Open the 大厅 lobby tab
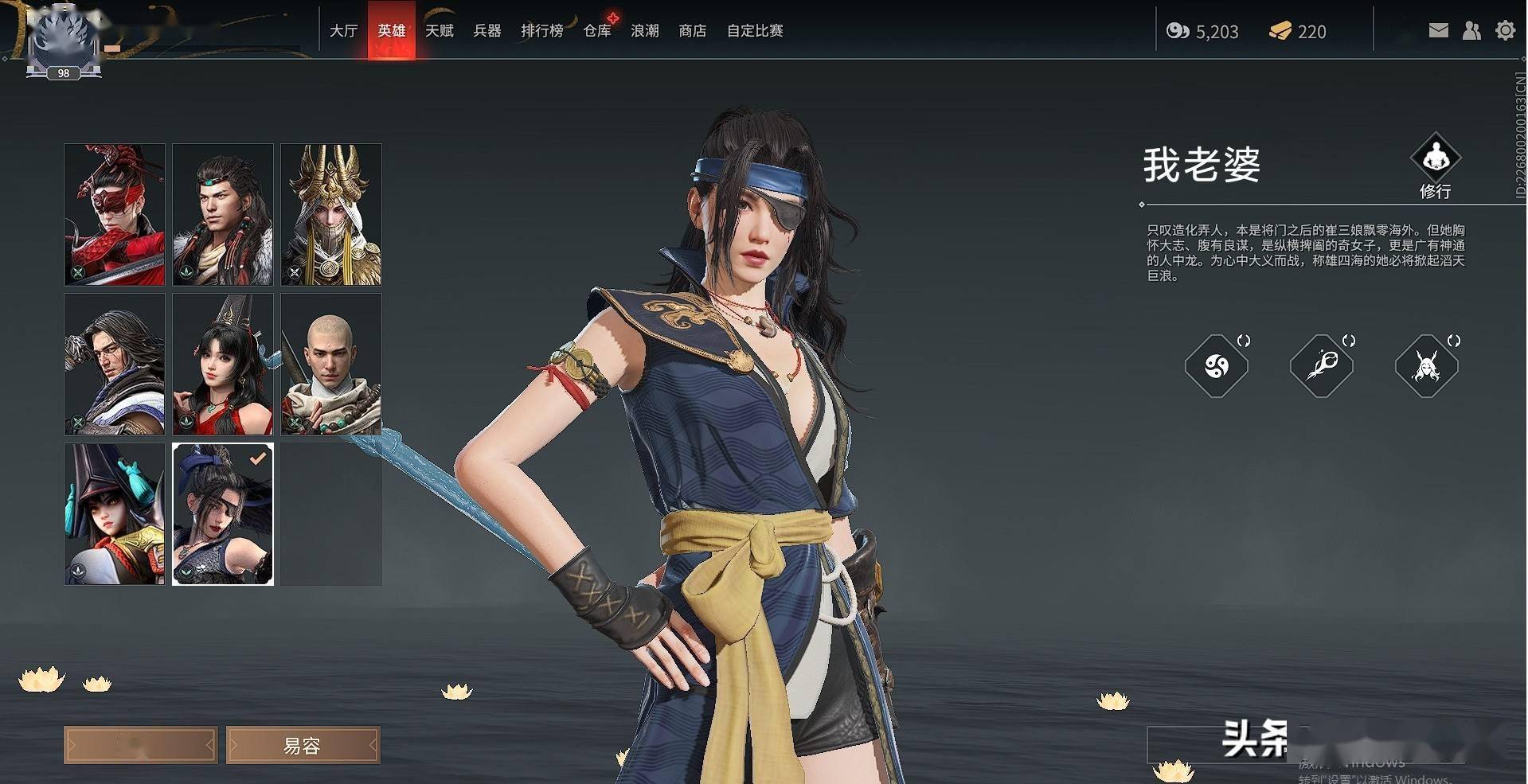This screenshot has height=784, width=1528. point(343,31)
